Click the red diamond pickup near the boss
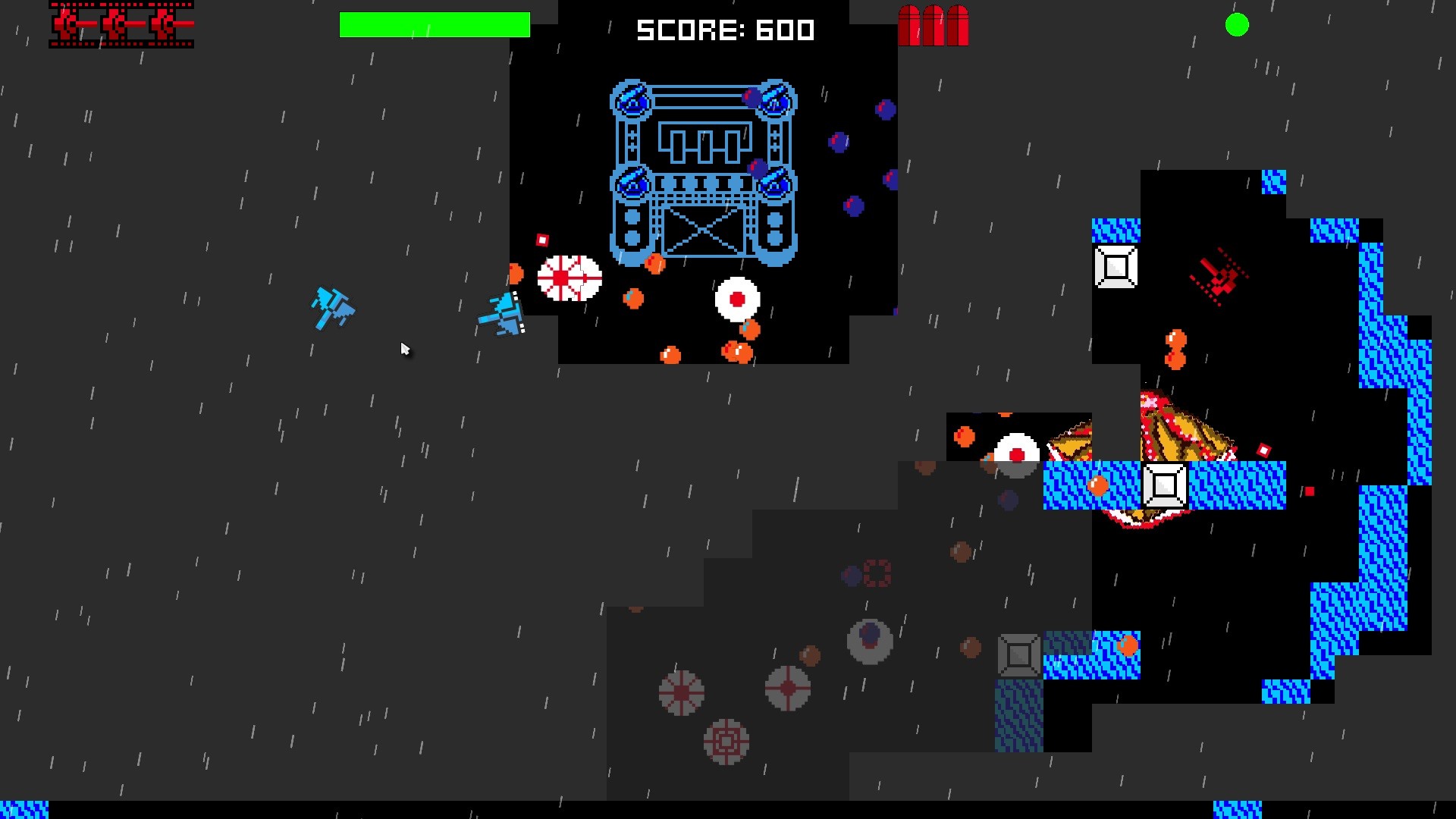The width and height of the screenshot is (1456, 819). (541, 240)
